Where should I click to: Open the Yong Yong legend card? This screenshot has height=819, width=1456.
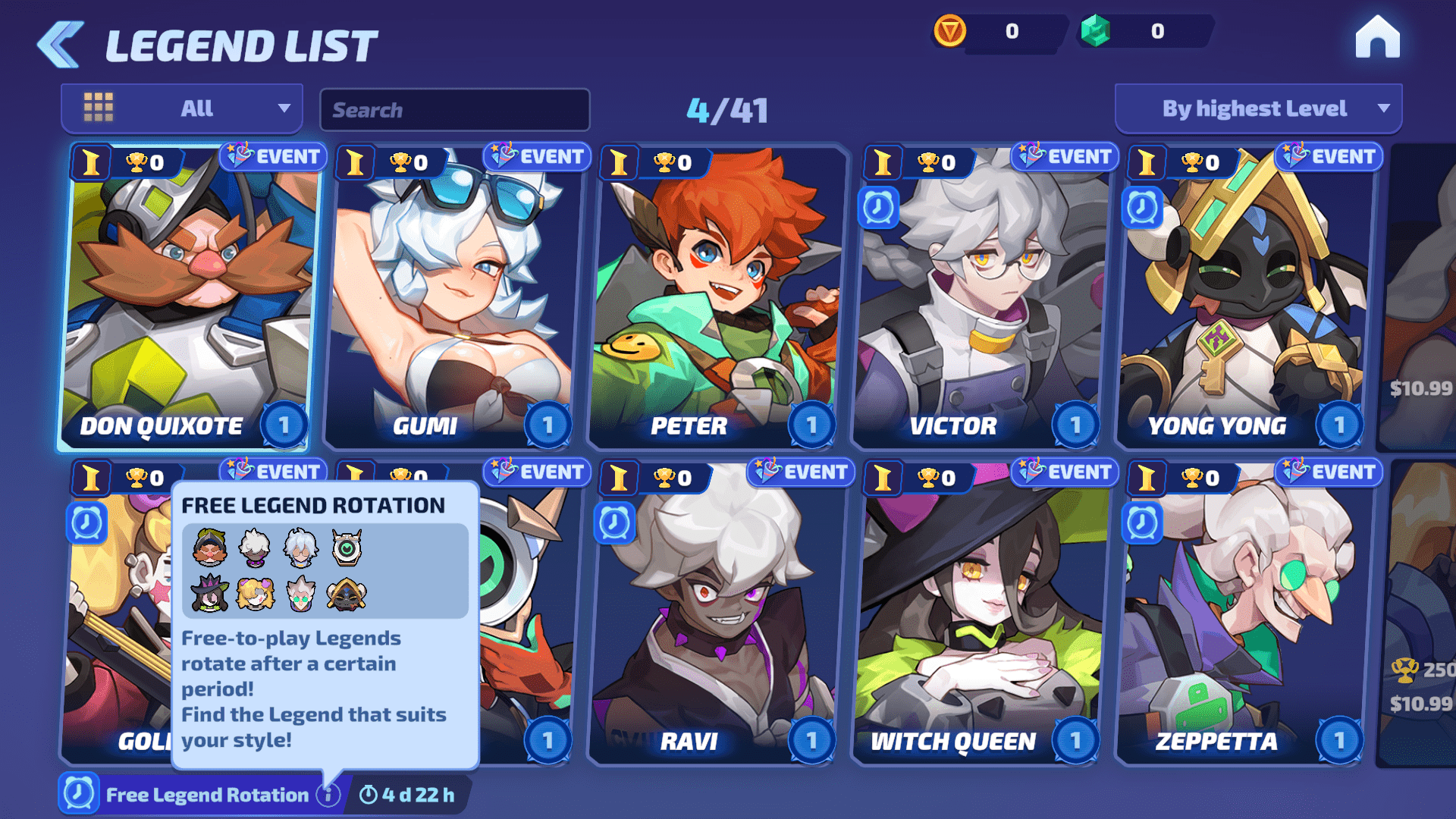coord(1244,296)
